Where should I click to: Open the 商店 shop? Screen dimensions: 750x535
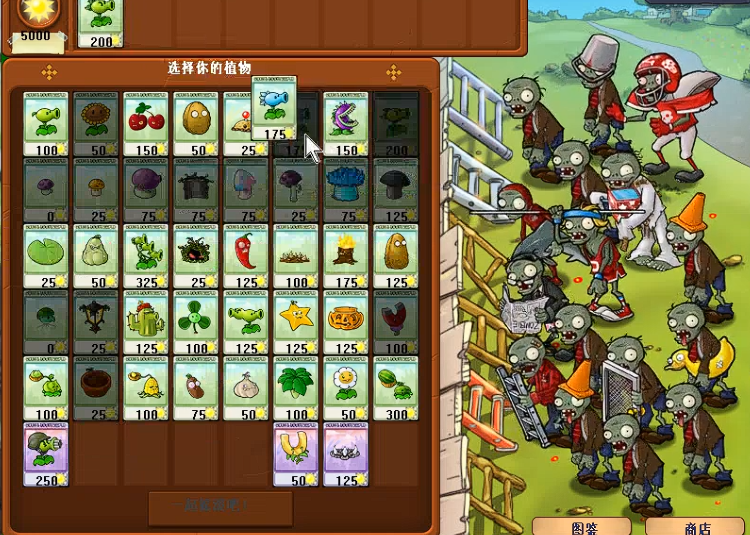point(695,526)
